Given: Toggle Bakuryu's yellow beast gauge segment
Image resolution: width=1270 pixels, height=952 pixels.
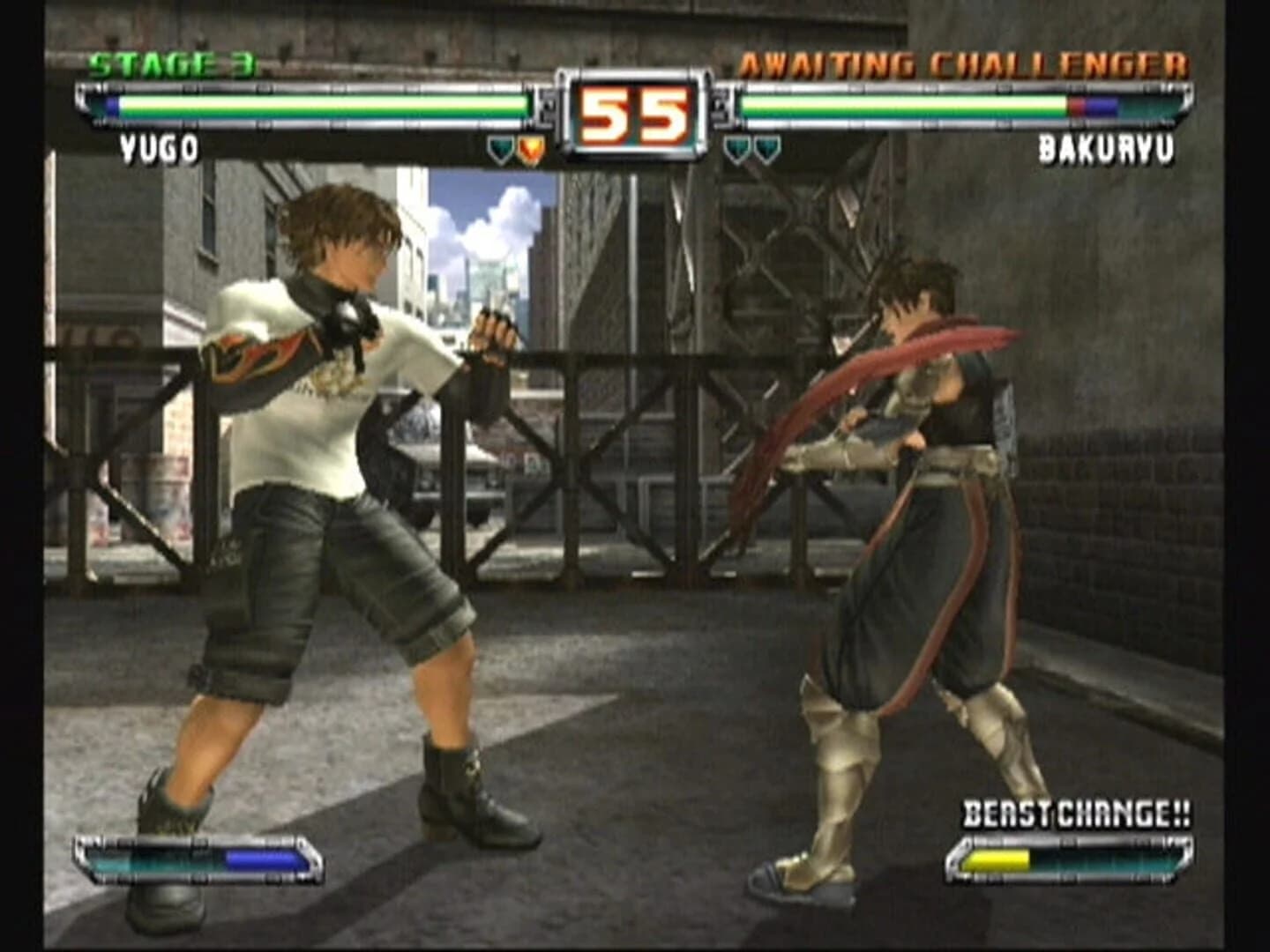Looking at the screenshot, I should point(999,858).
